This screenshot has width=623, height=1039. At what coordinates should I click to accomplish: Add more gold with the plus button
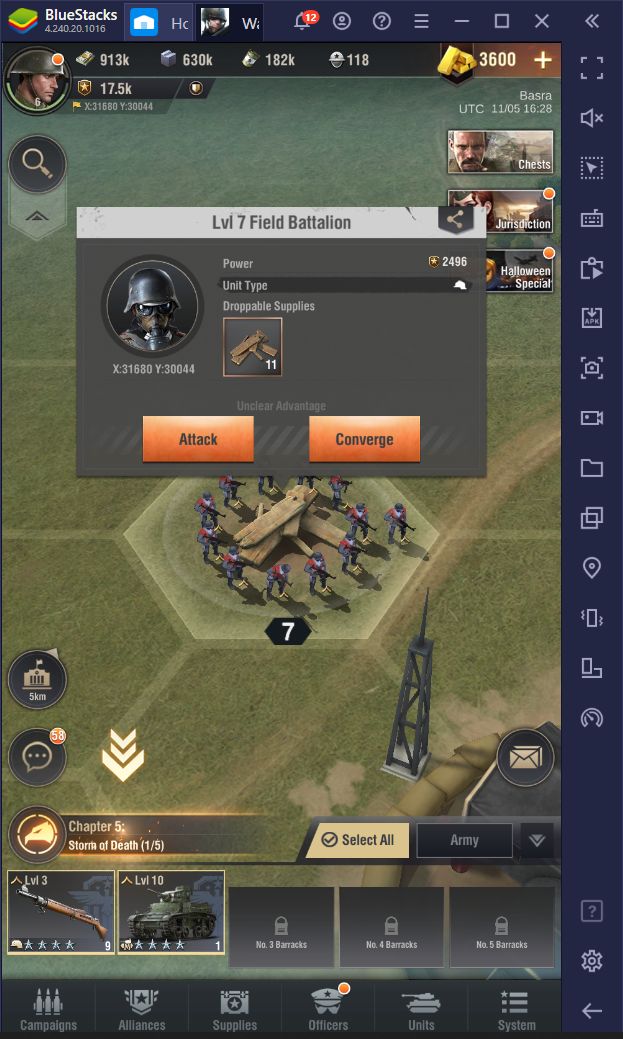pos(543,60)
